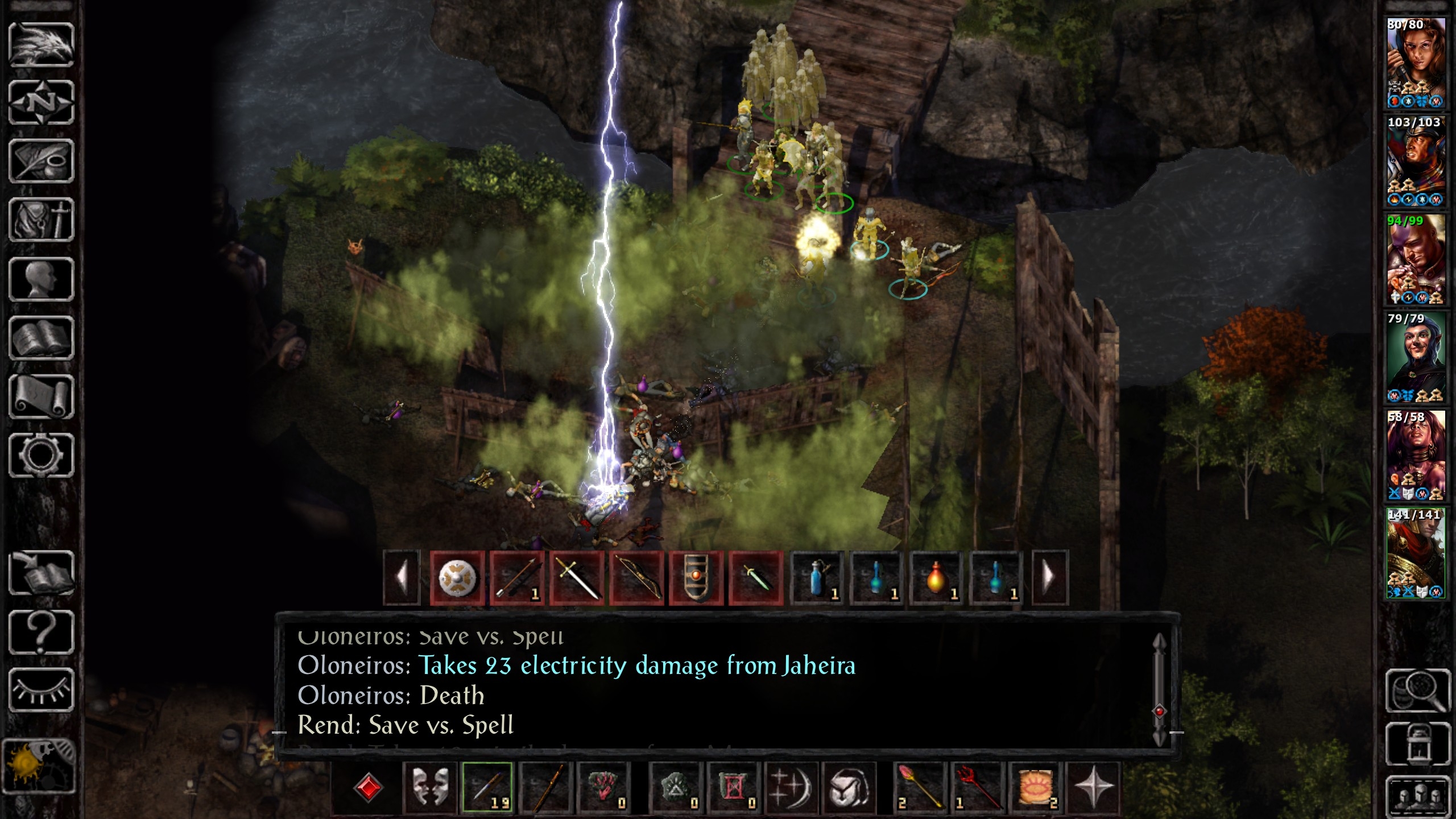Rest the party with the lantern button
Screen dimensions: 1456x819
coord(1417,744)
